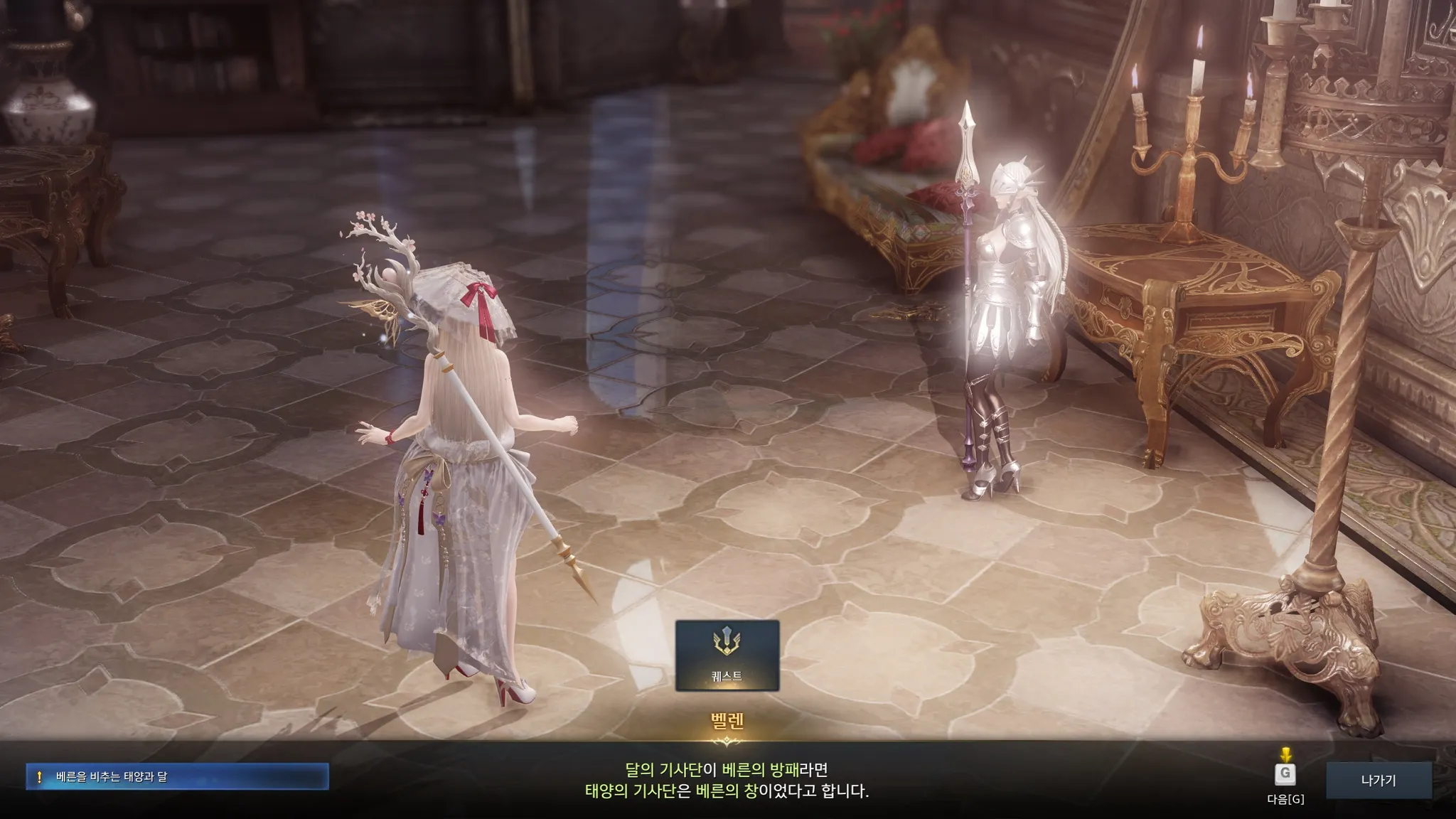The height and width of the screenshot is (819, 1456).
Task: Select the 퀘스트 quest dialogue option
Action: 727,655
